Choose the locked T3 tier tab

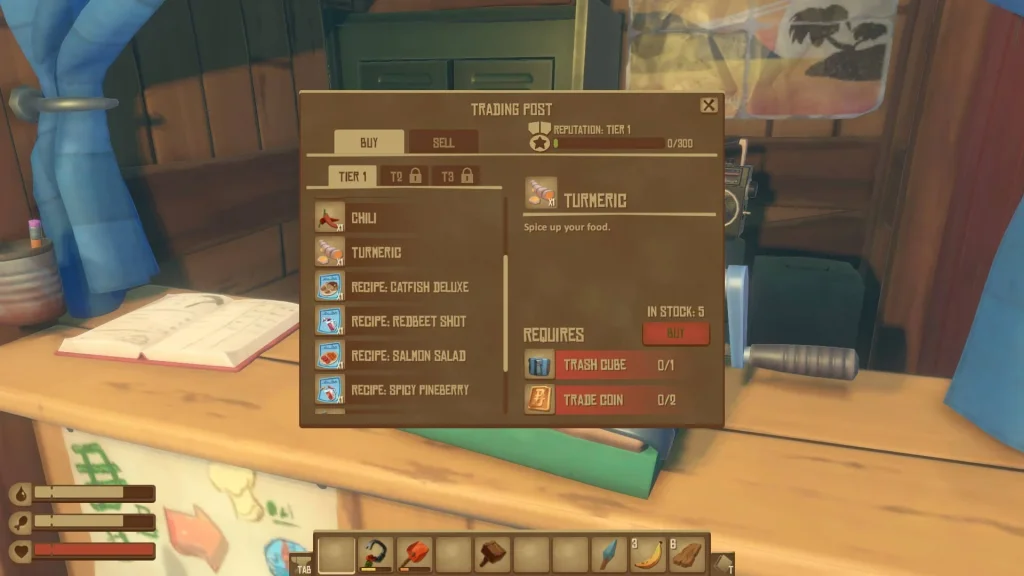pos(456,177)
